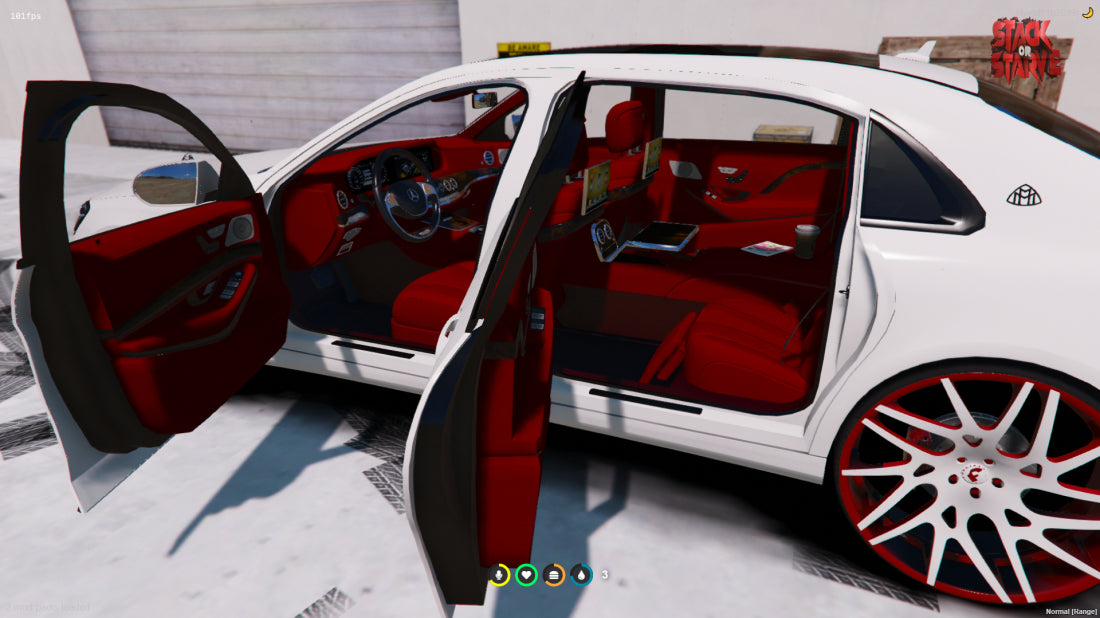Screen dimensions: 1100x618
Task: Click the burger hunger status icon
Action: click(x=554, y=575)
